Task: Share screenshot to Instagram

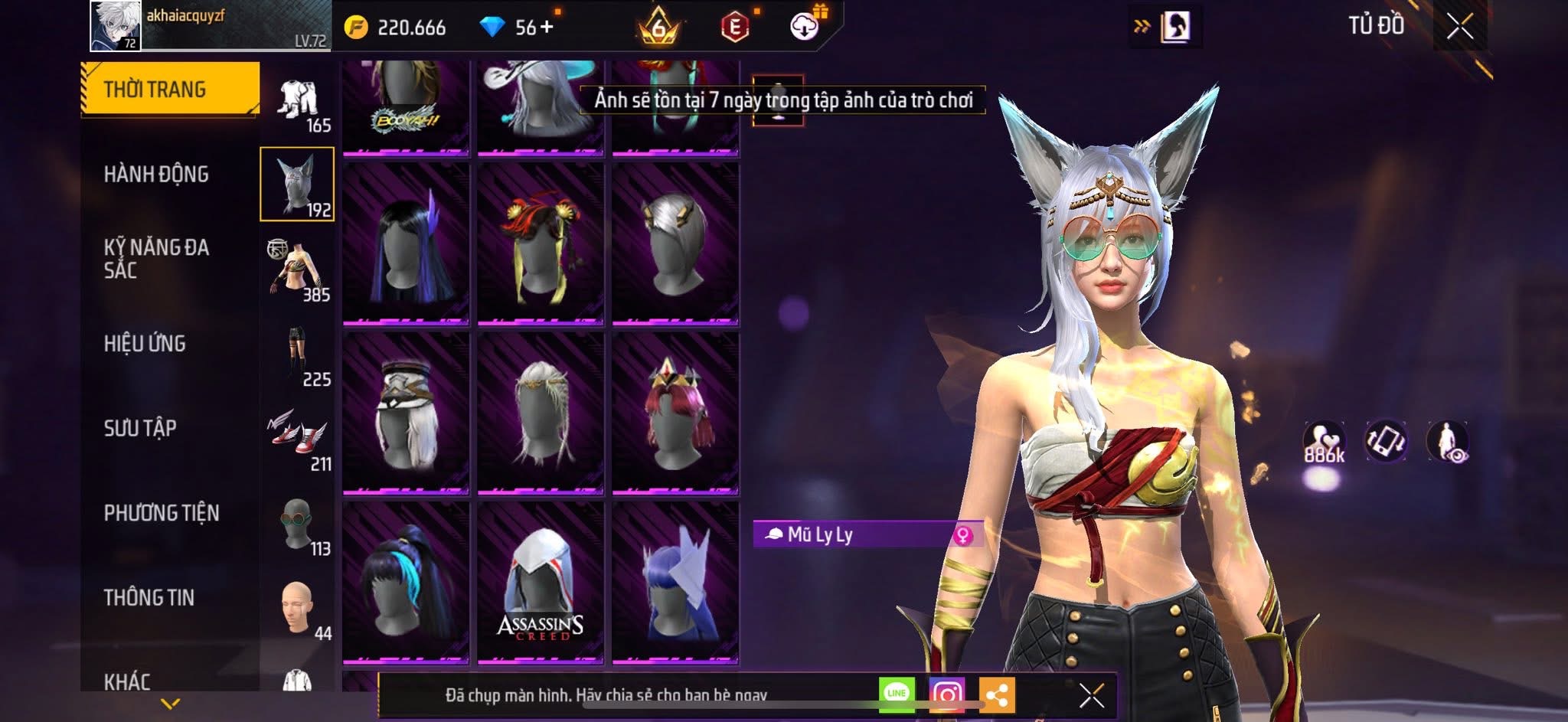Action: click(x=946, y=694)
